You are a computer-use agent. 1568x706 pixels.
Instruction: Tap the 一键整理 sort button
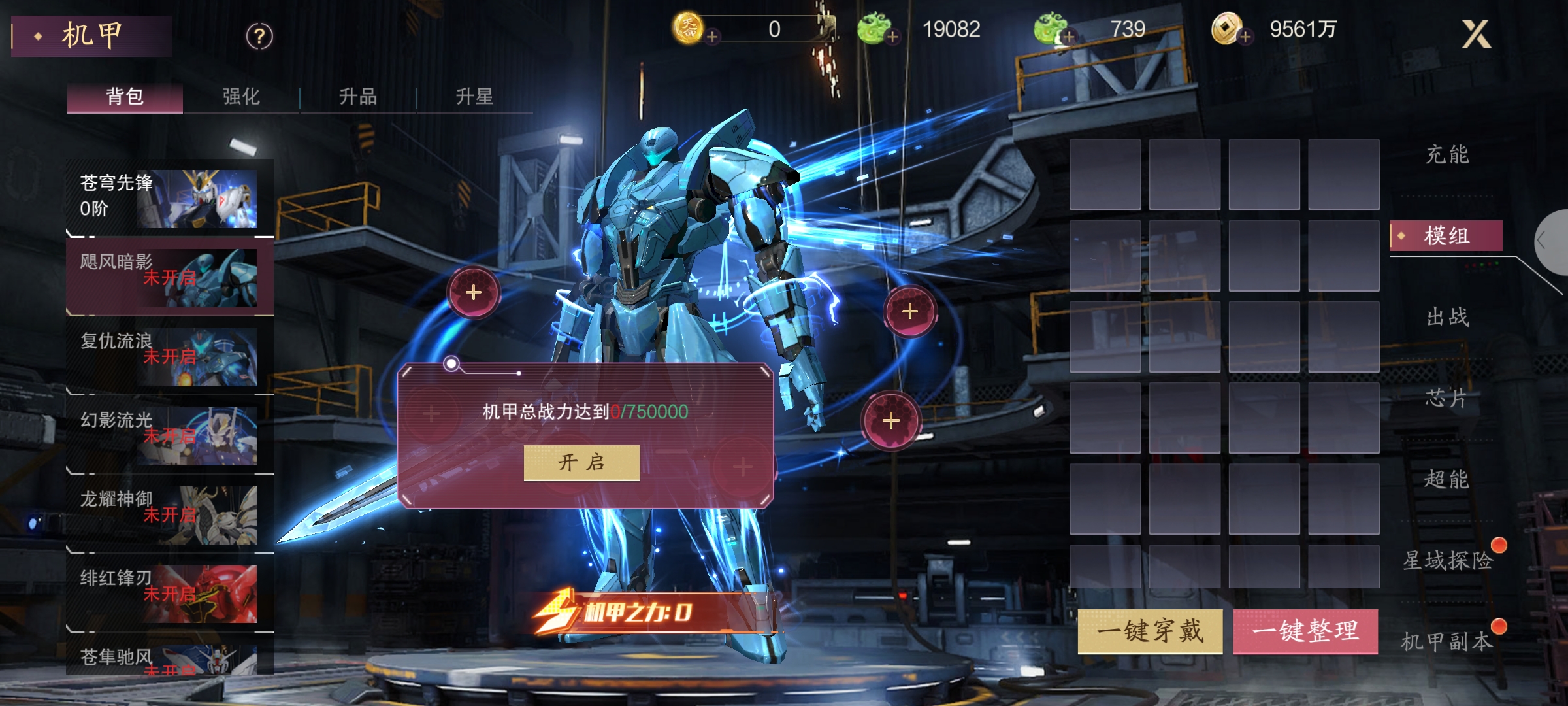click(1305, 631)
